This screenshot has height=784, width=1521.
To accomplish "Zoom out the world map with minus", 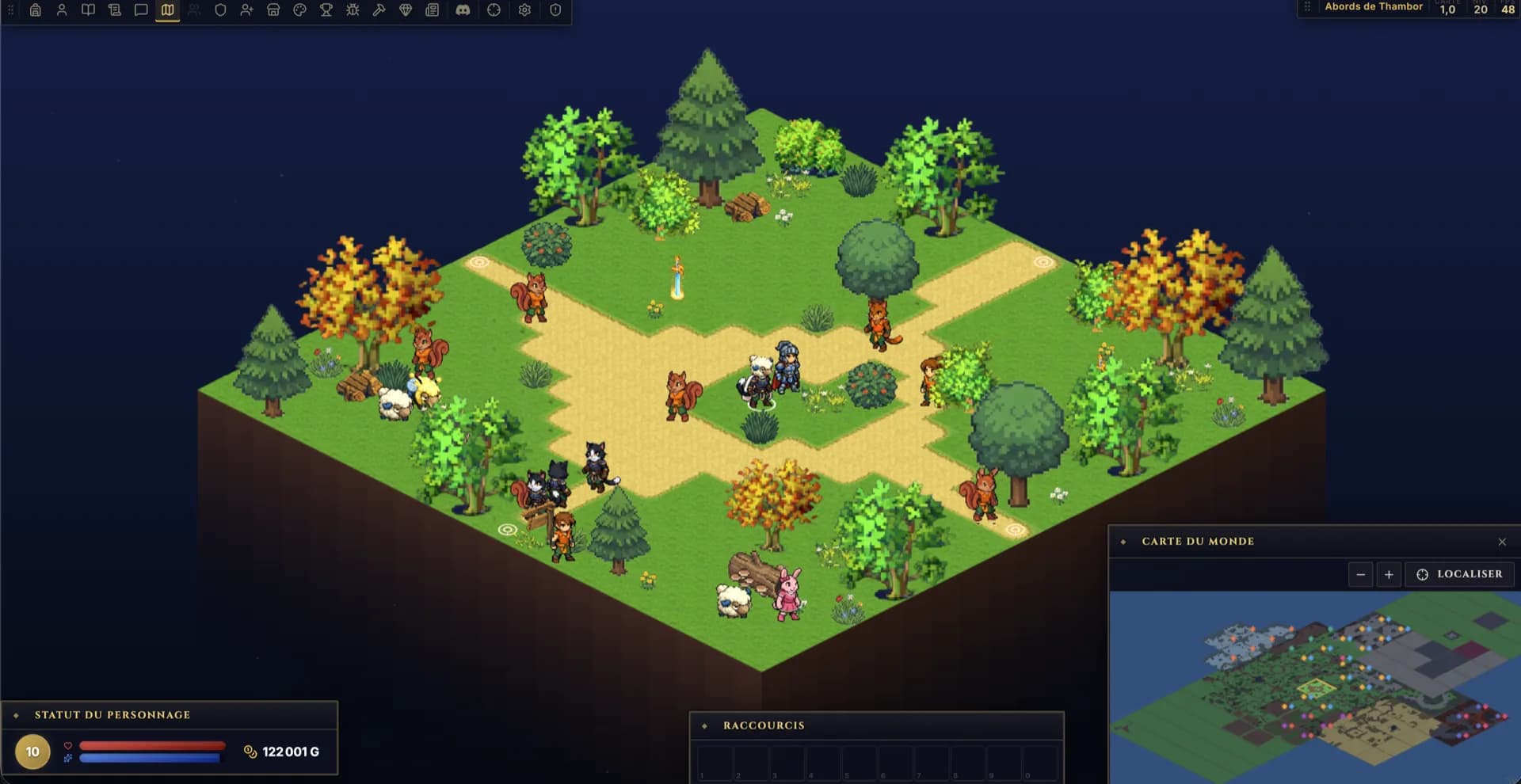I will [x=1360, y=574].
